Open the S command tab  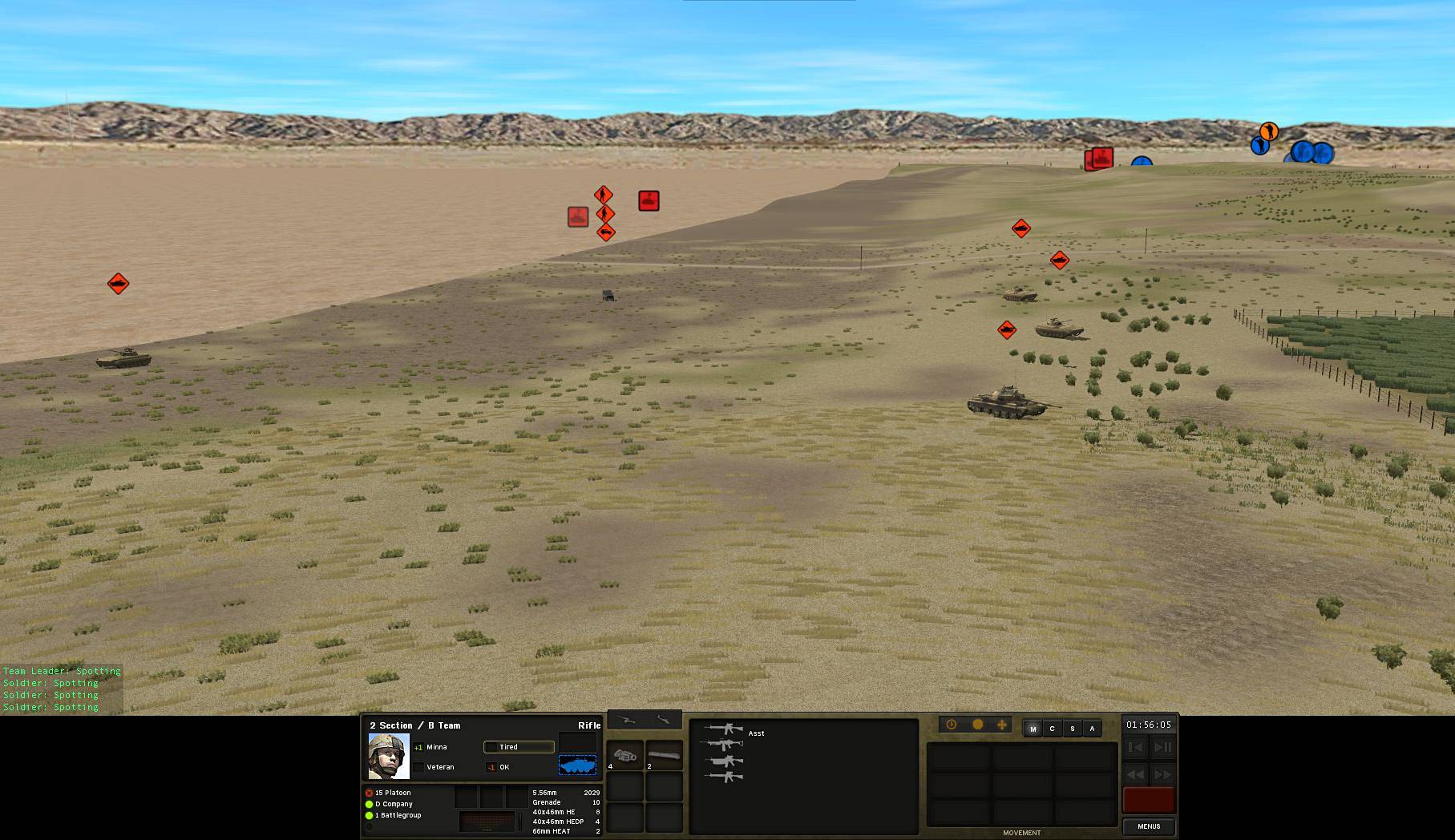1073,728
